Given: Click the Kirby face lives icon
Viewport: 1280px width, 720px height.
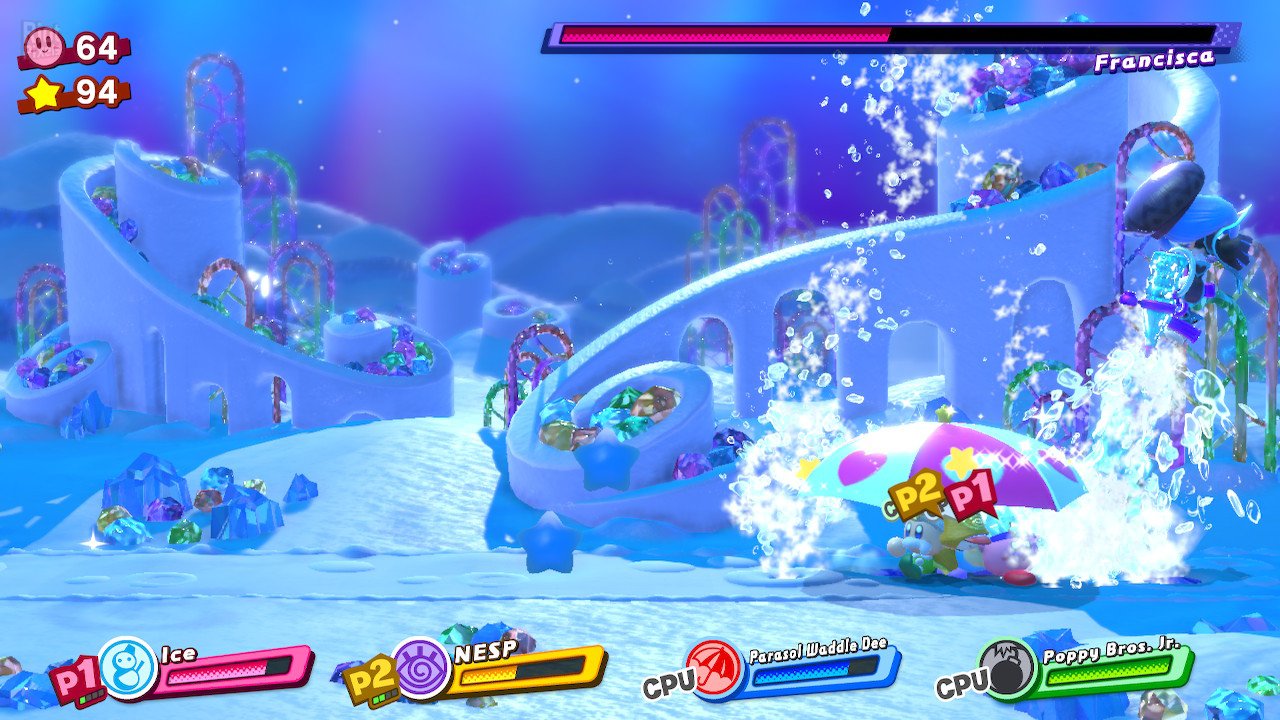Looking at the screenshot, I should click(x=44, y=46).
